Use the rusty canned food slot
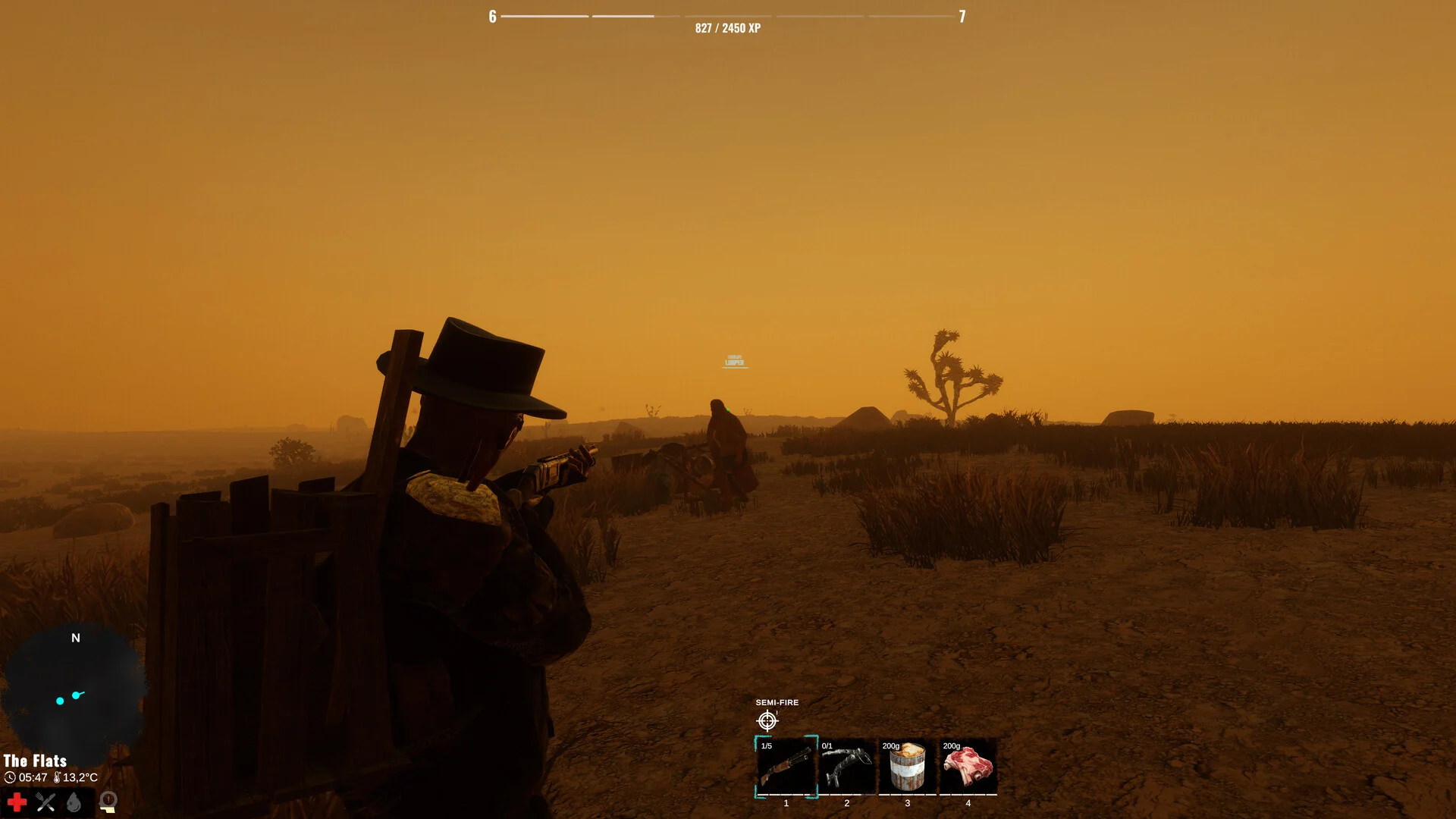The height and width of the screenshot is (819, 1456). pos(907,767)
